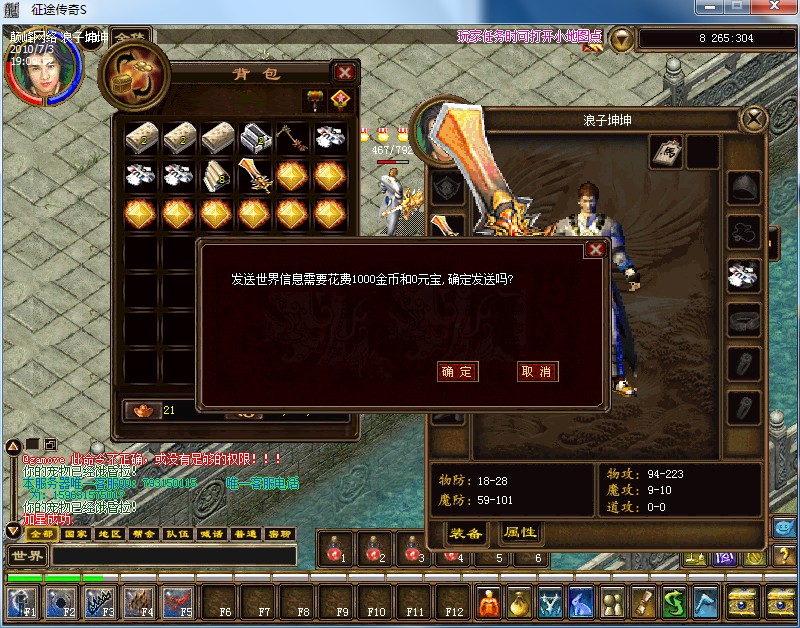Click the blue rabbit icon in the bottom bar
Viewport: 800px width, 628px height.
[x=581, y=602]
